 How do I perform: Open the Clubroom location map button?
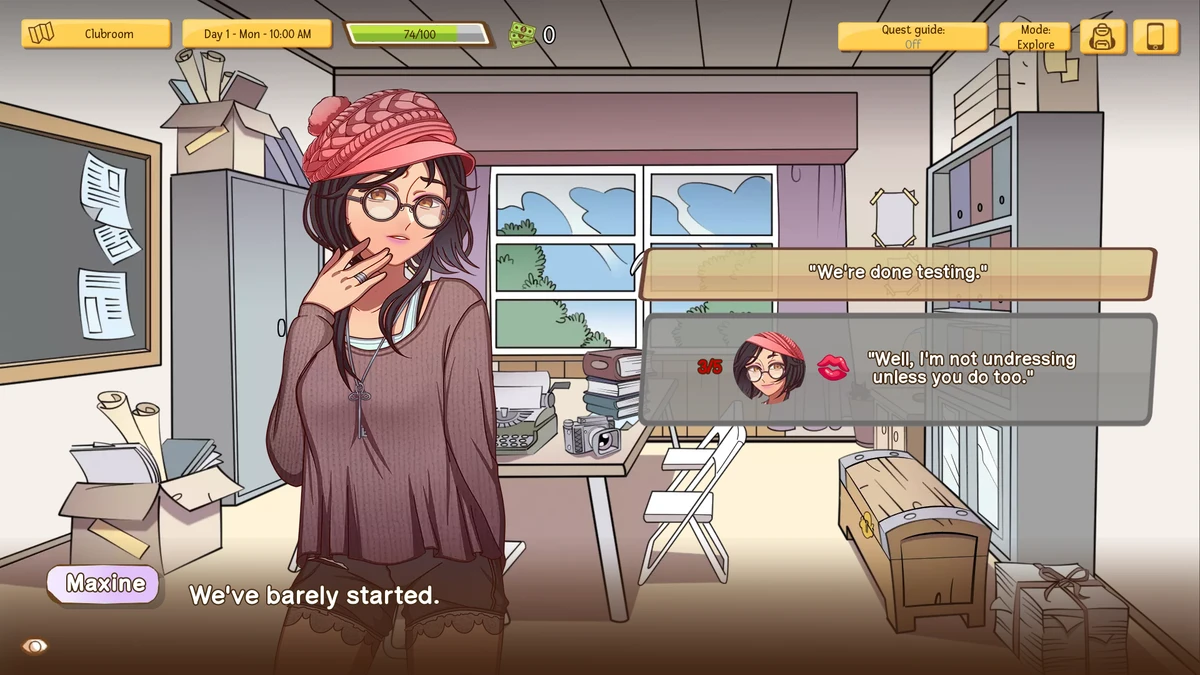coord(96,34)
